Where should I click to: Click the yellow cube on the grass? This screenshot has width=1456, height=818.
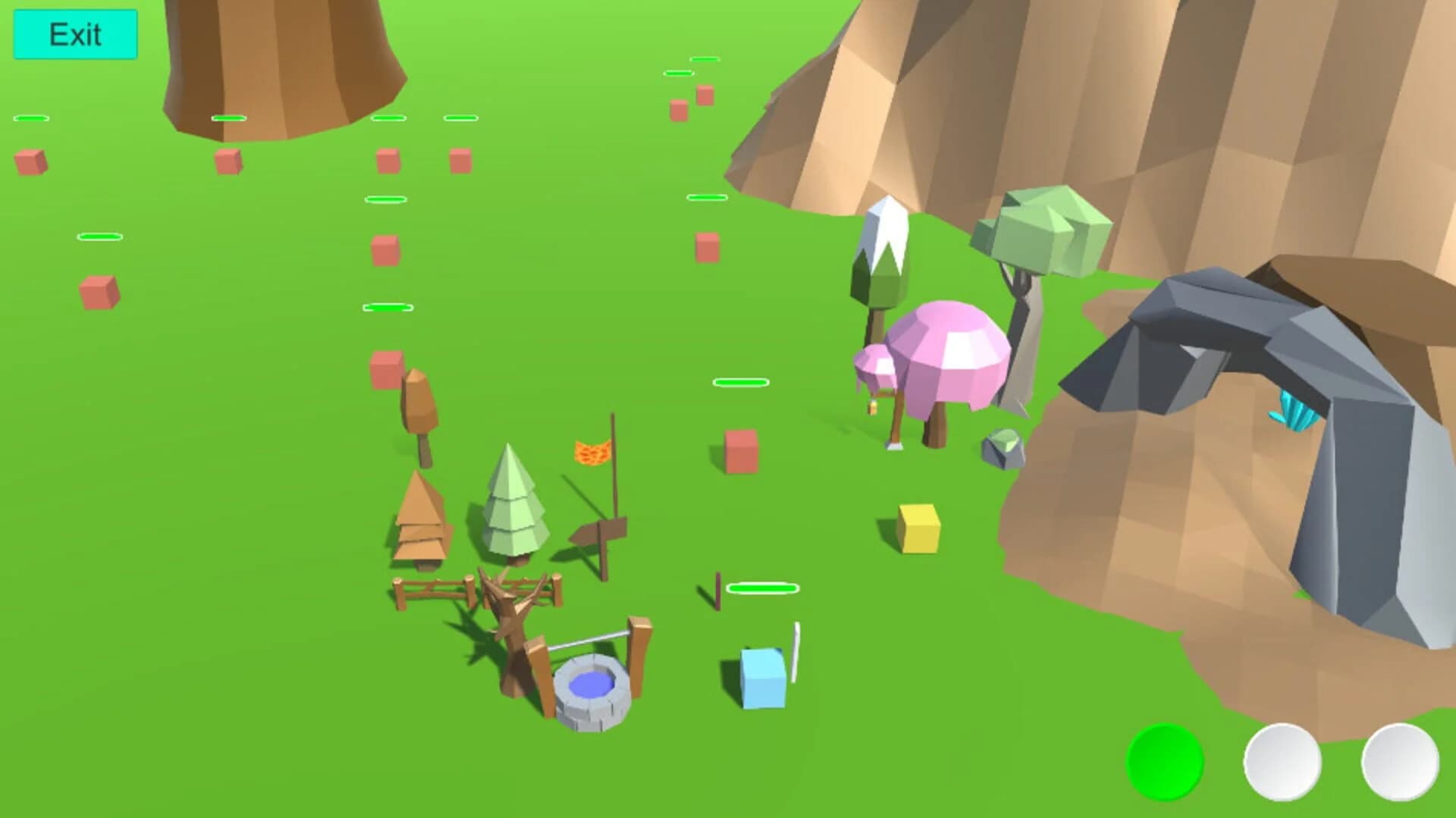point(918,527)
